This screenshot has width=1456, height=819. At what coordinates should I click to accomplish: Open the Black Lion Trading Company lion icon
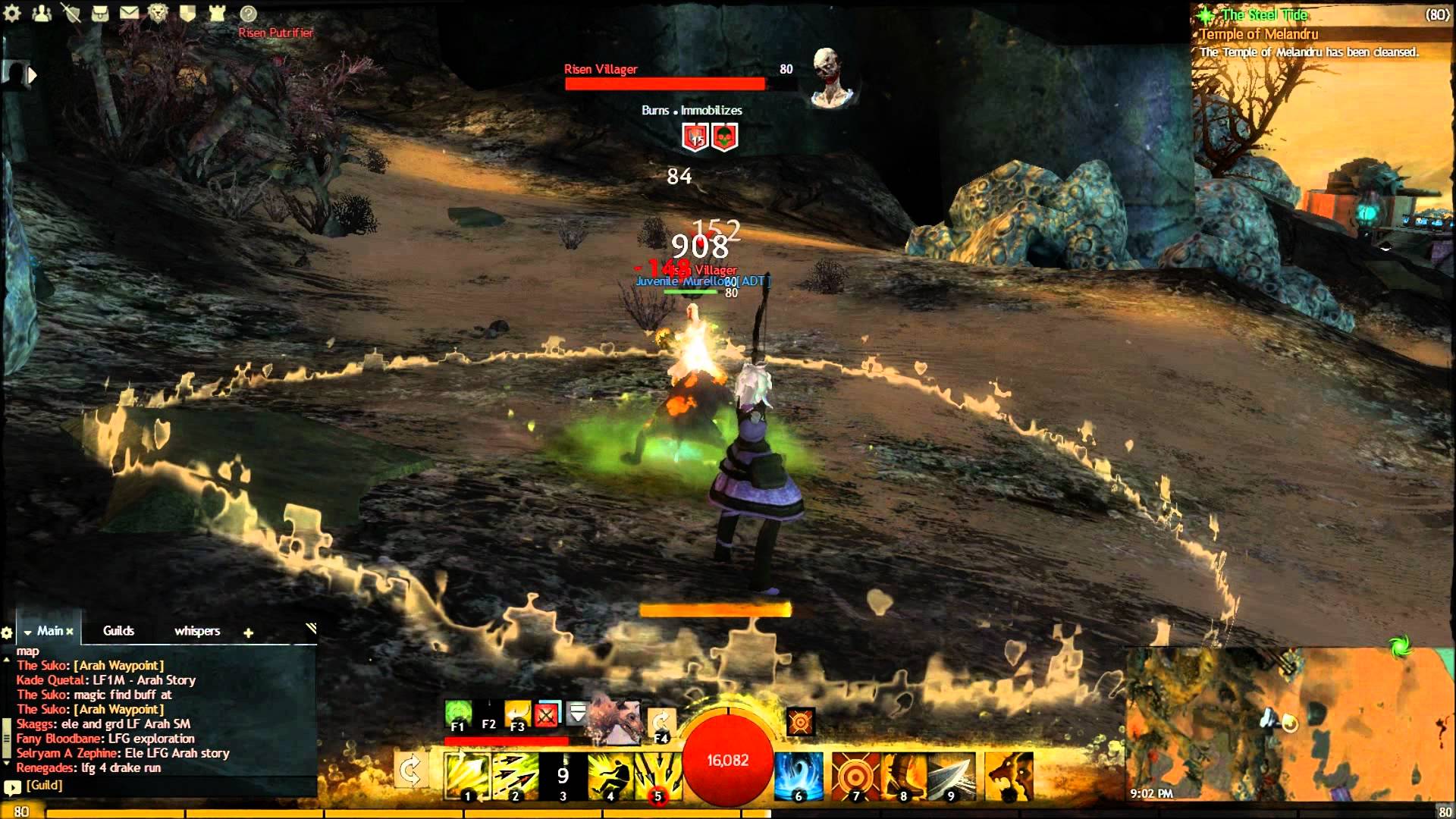coord(158,14)
